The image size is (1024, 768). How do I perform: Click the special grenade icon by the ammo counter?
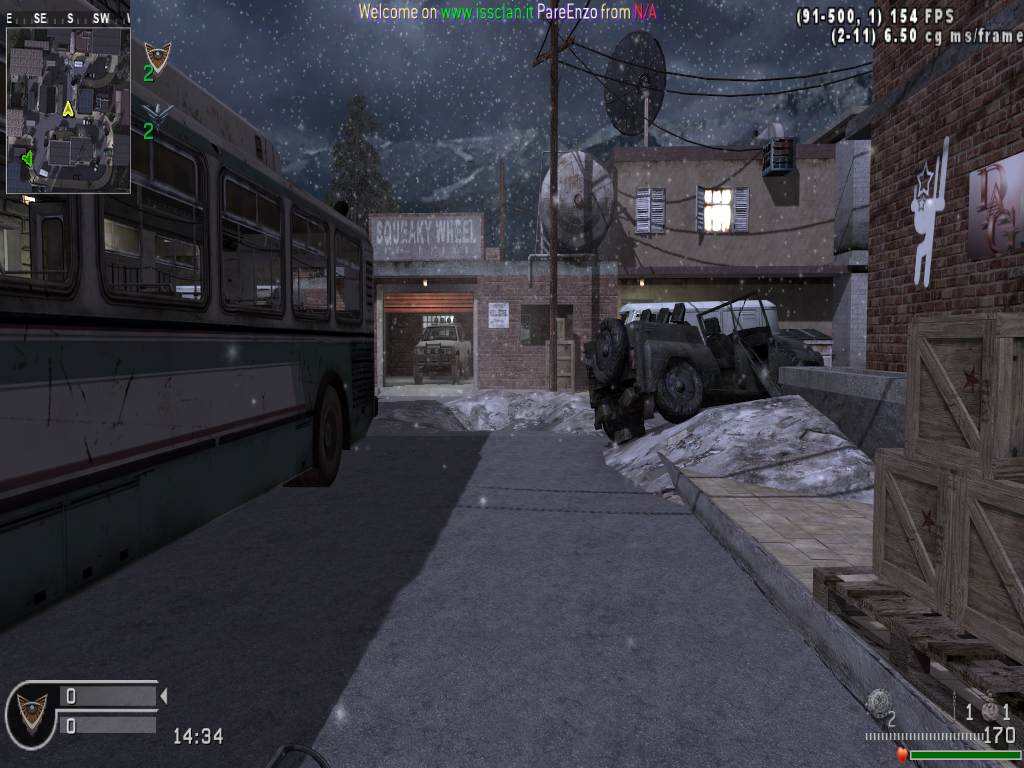[991, 710]
